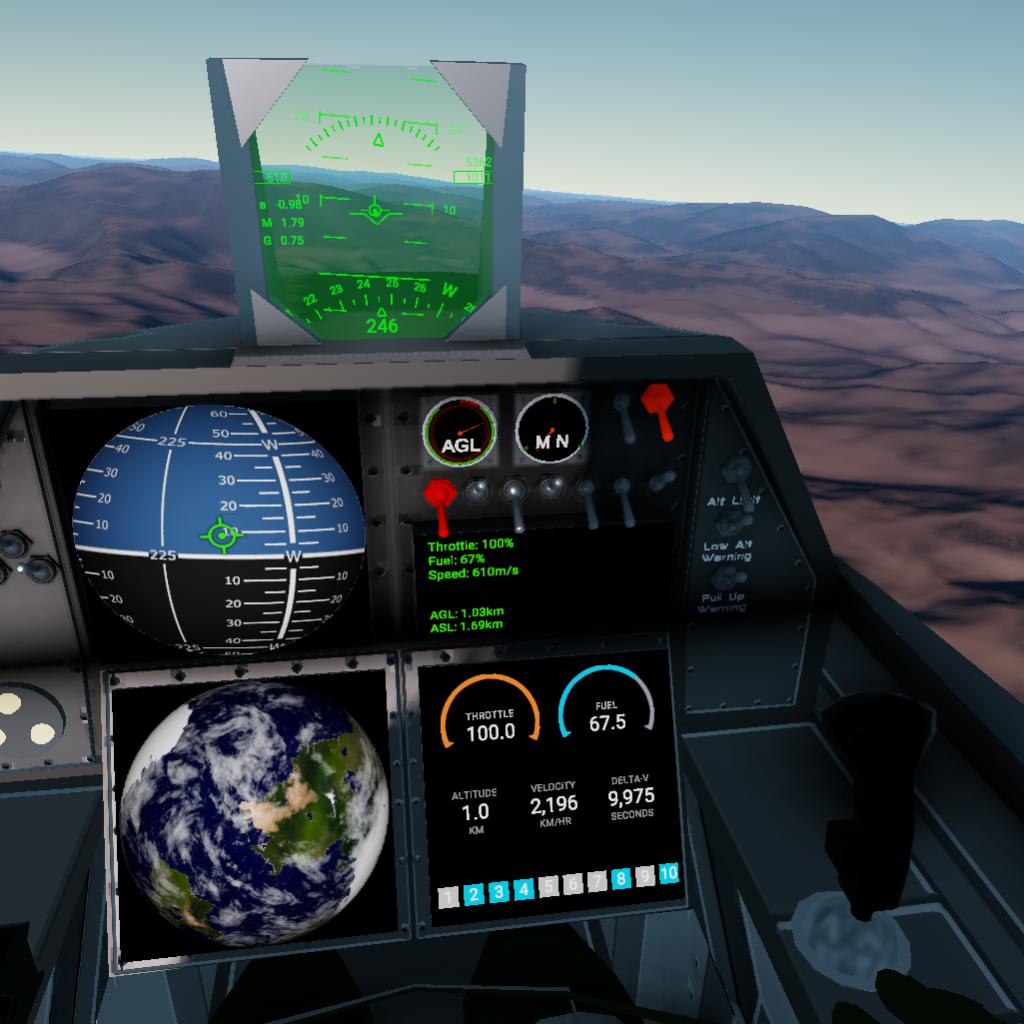This screenshot has width=1024, height=1024.
Task: Toggle activation group 1 button
Action: [x=450, y=895]
